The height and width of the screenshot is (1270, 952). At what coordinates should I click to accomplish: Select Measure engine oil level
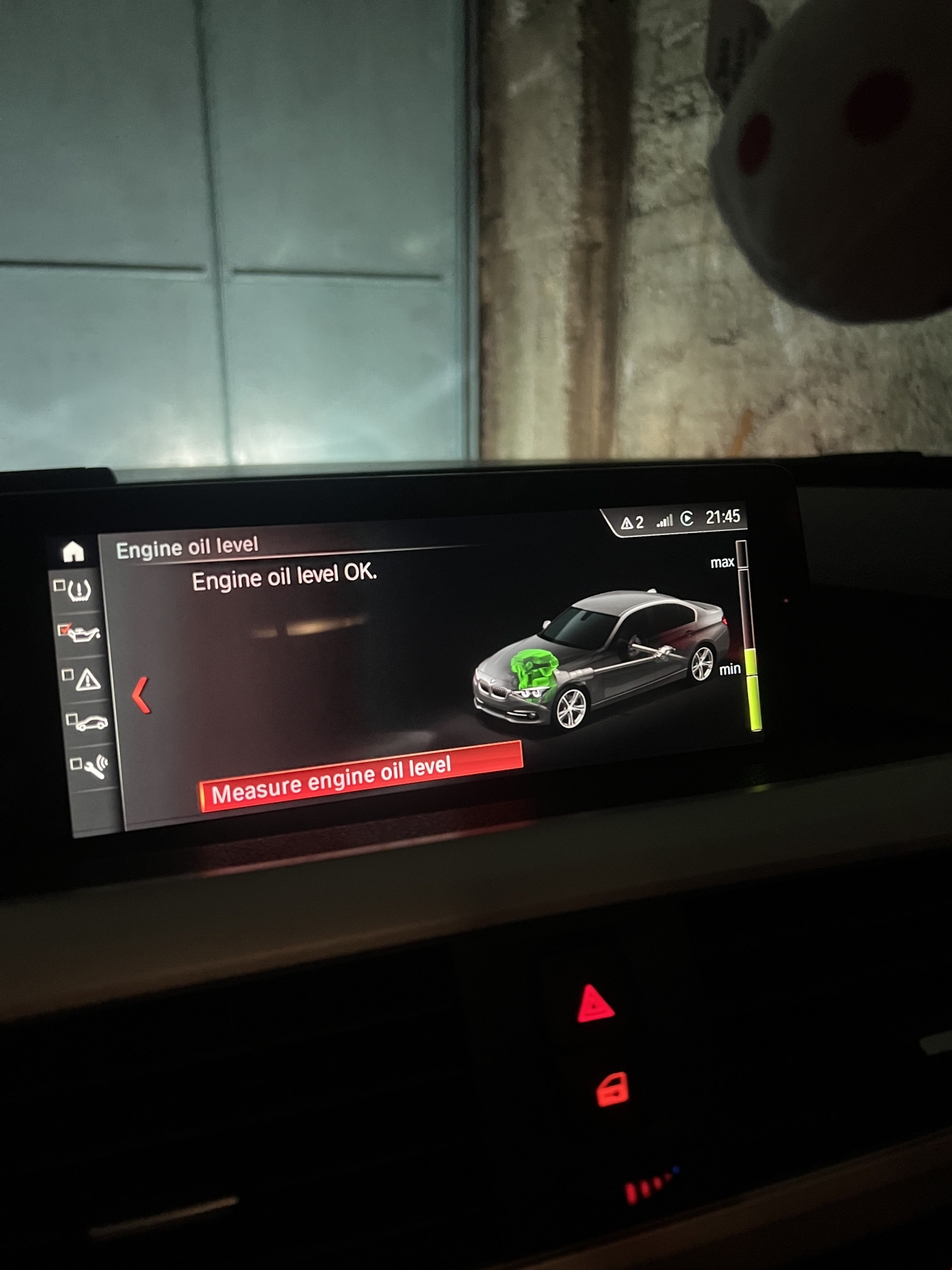point(361,777)
